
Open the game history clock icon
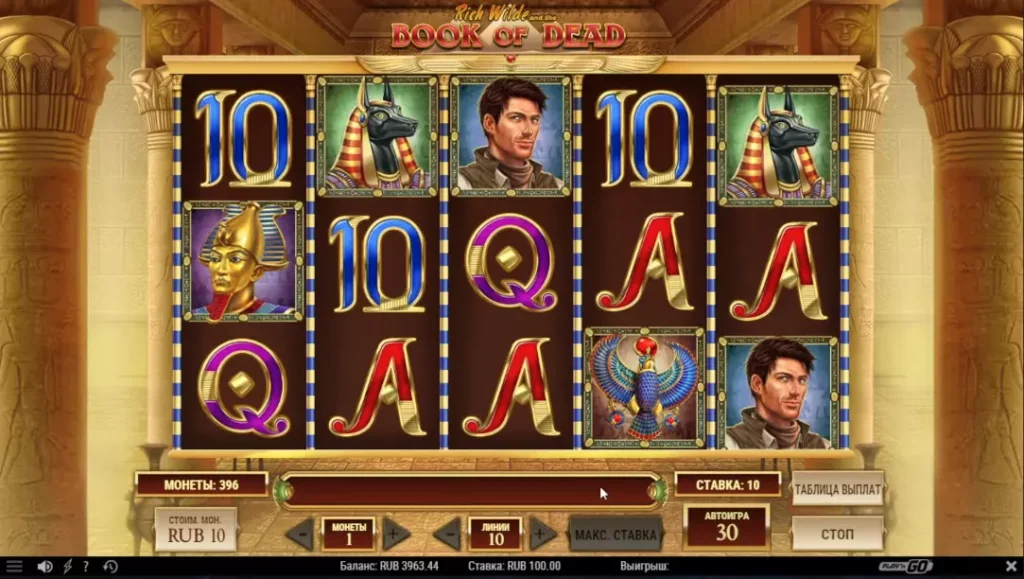click(x=110, y=567)
